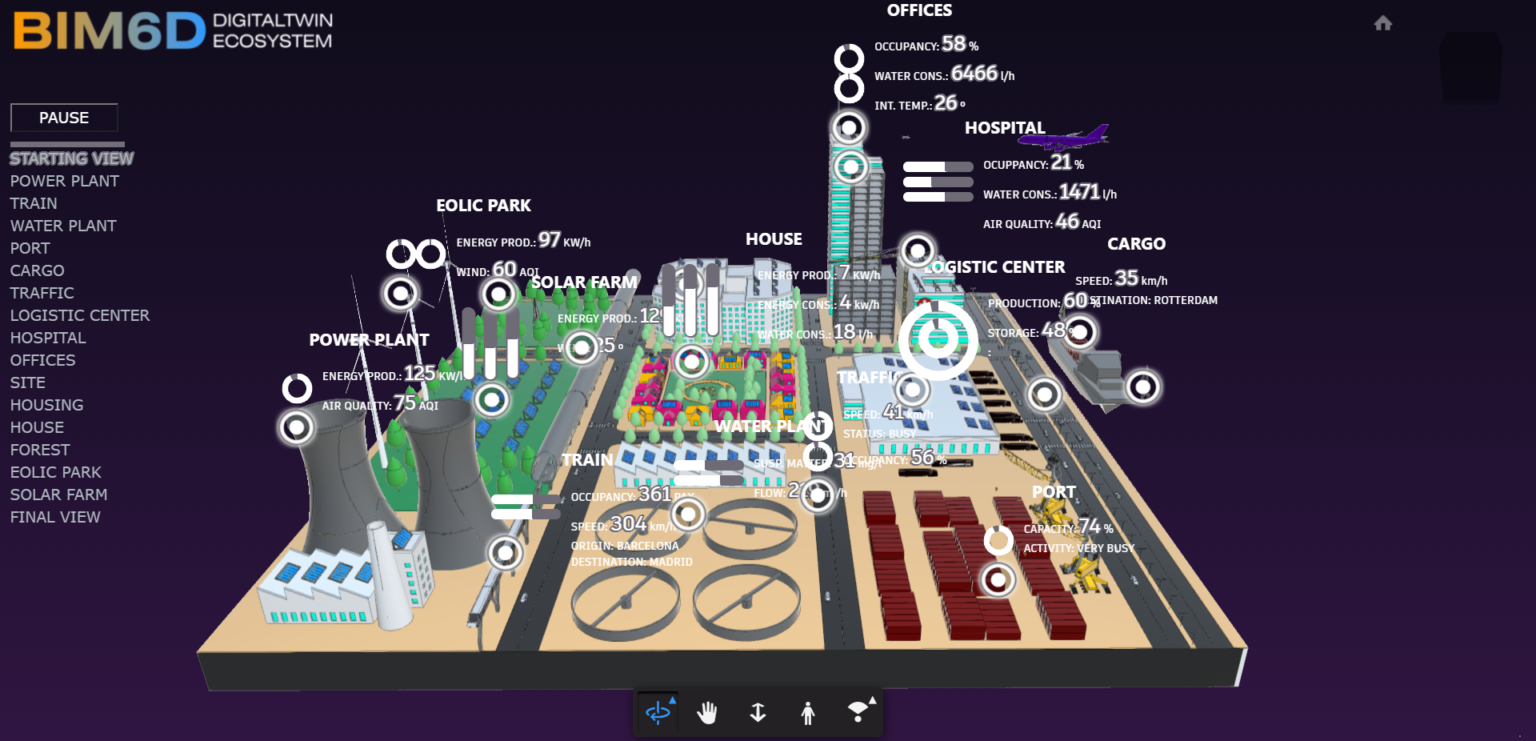Select the Zoom tool with vertical arrows
This screenshot has height=741, width=1536.
757,713
